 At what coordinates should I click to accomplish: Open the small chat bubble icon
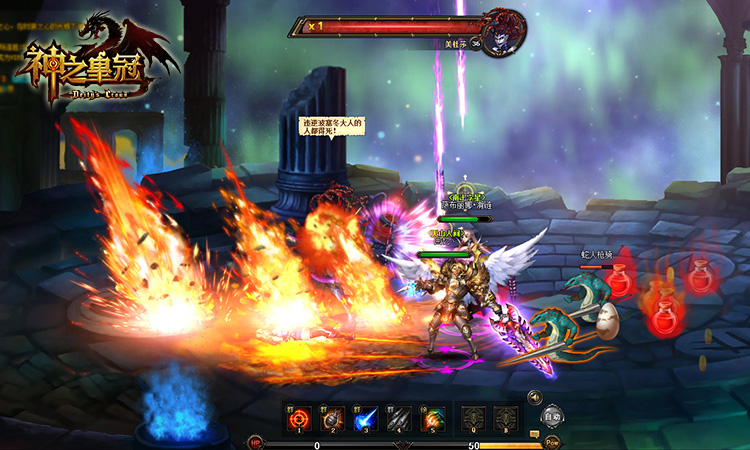535,434
